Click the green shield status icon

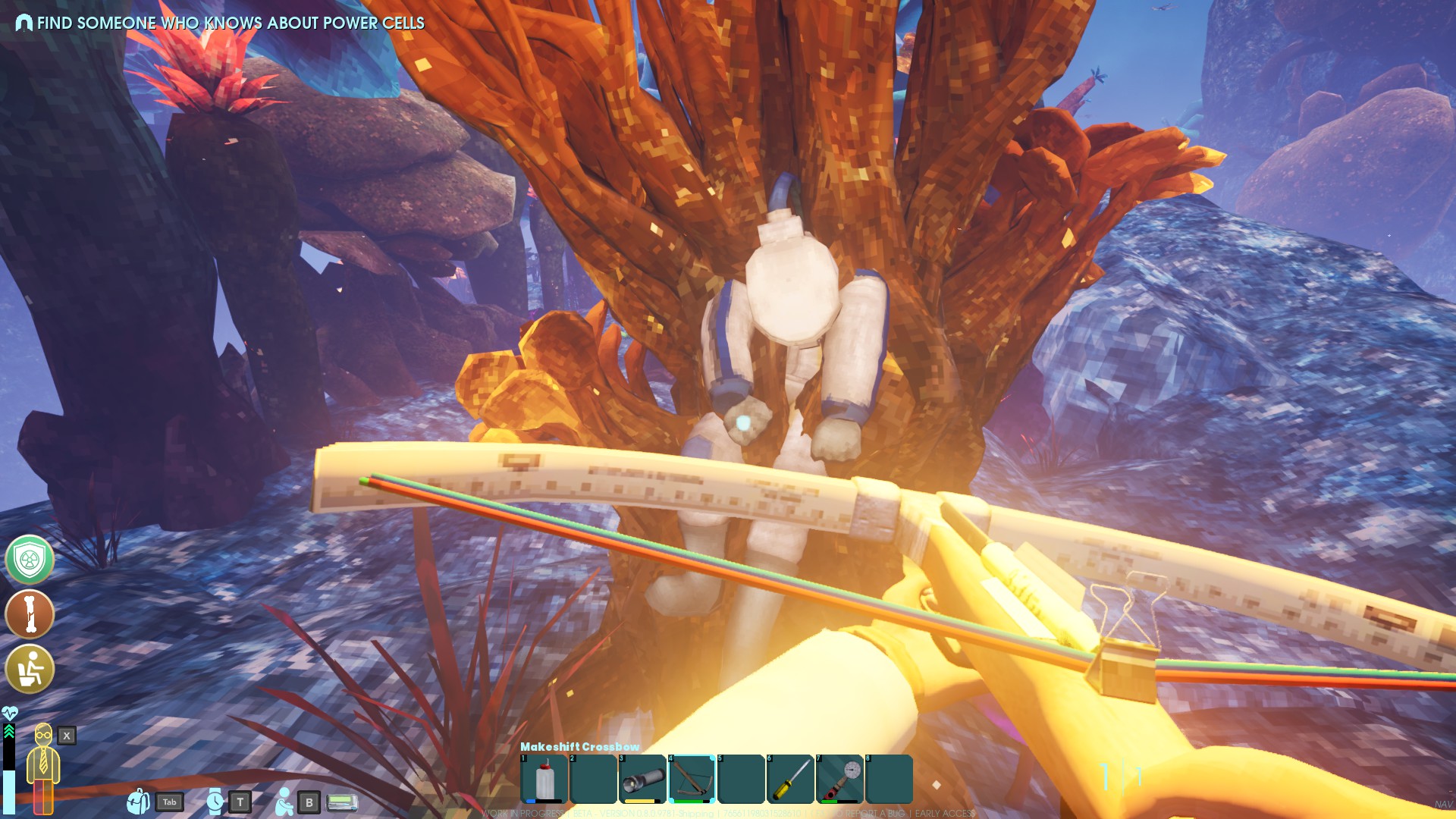[x=30, y=560]
